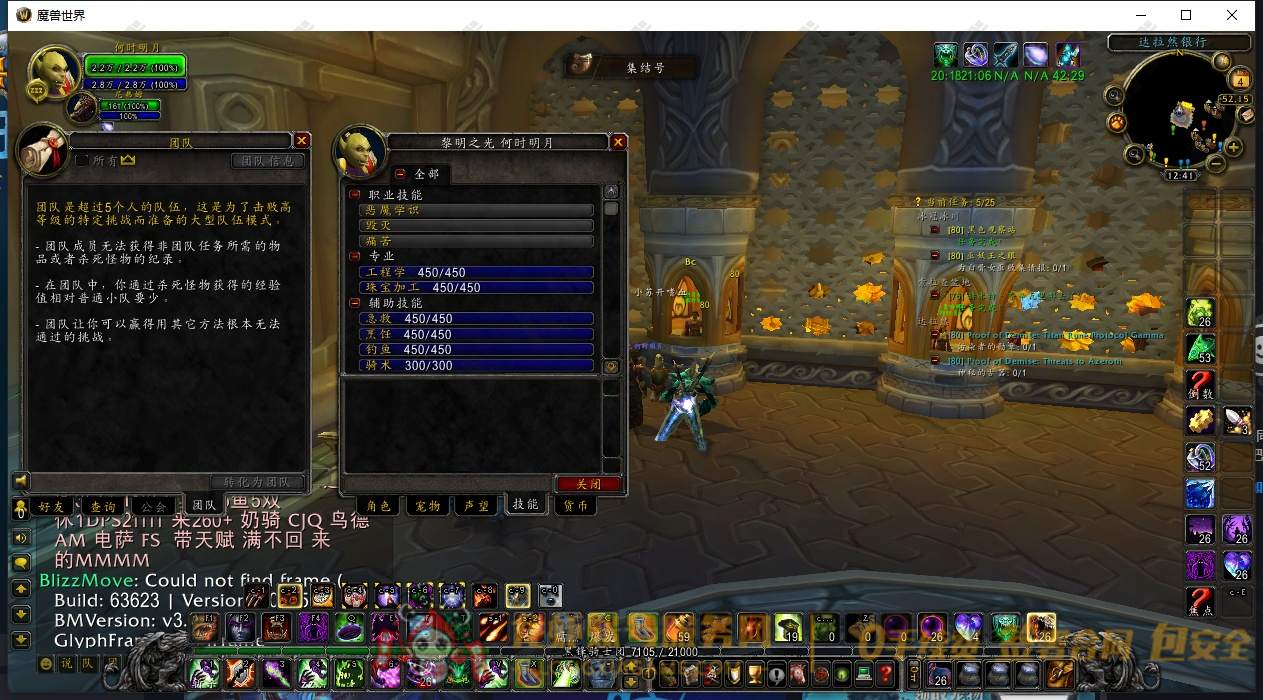Zoom in the minimap with plus button
The width and height of the screenshot is (1263, 700).
pos(1234,148)
